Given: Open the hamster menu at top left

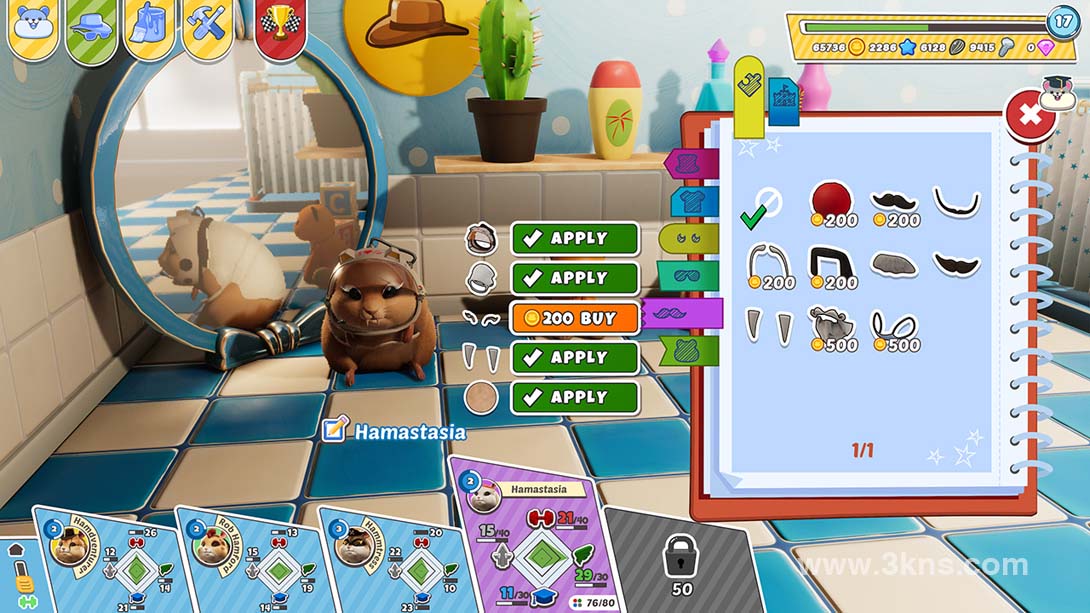Looking at the screenshot, I should click(33, 25).
